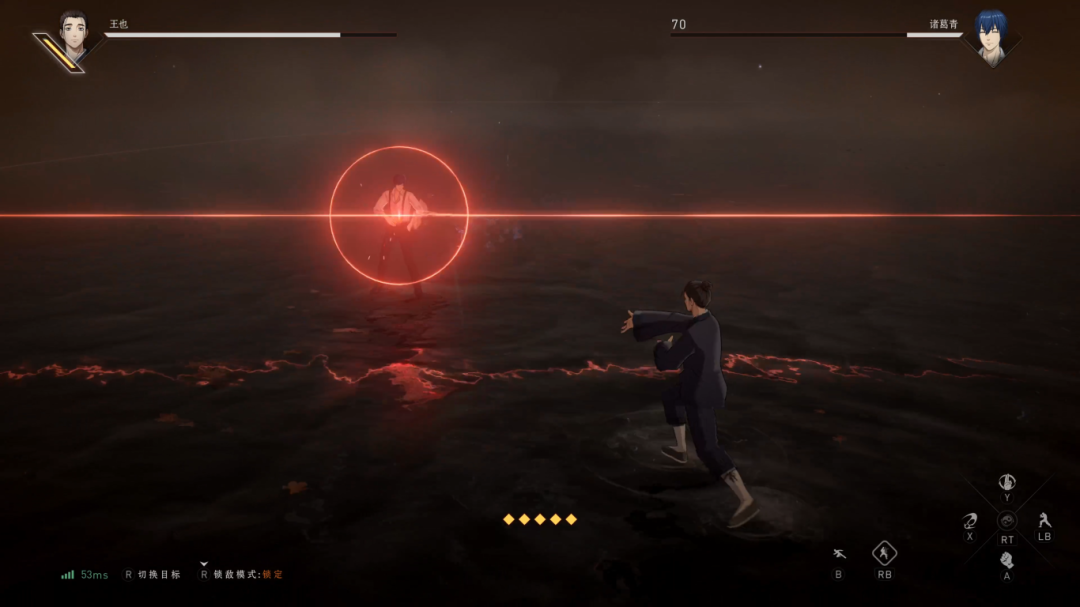Trigger the swirling claw skill icon

[969, 521]
